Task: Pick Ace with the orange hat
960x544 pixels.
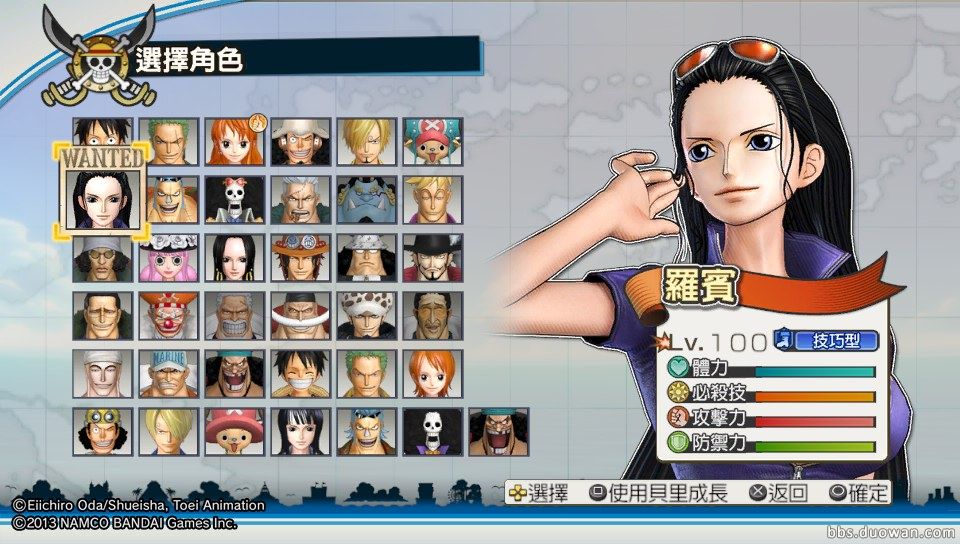Action: (x=298, y=258)
